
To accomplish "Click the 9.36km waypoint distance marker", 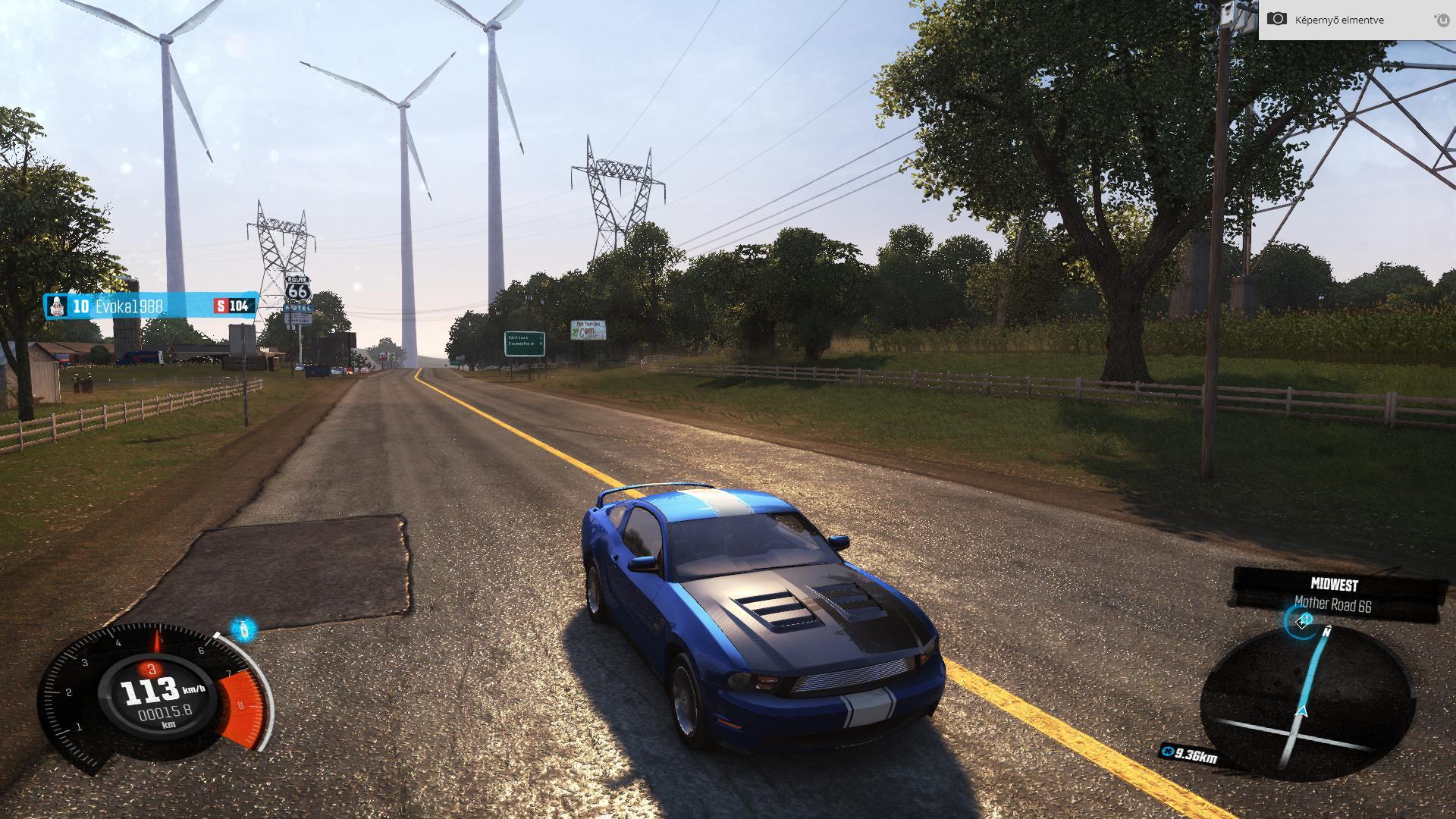I will point(1189,755).
